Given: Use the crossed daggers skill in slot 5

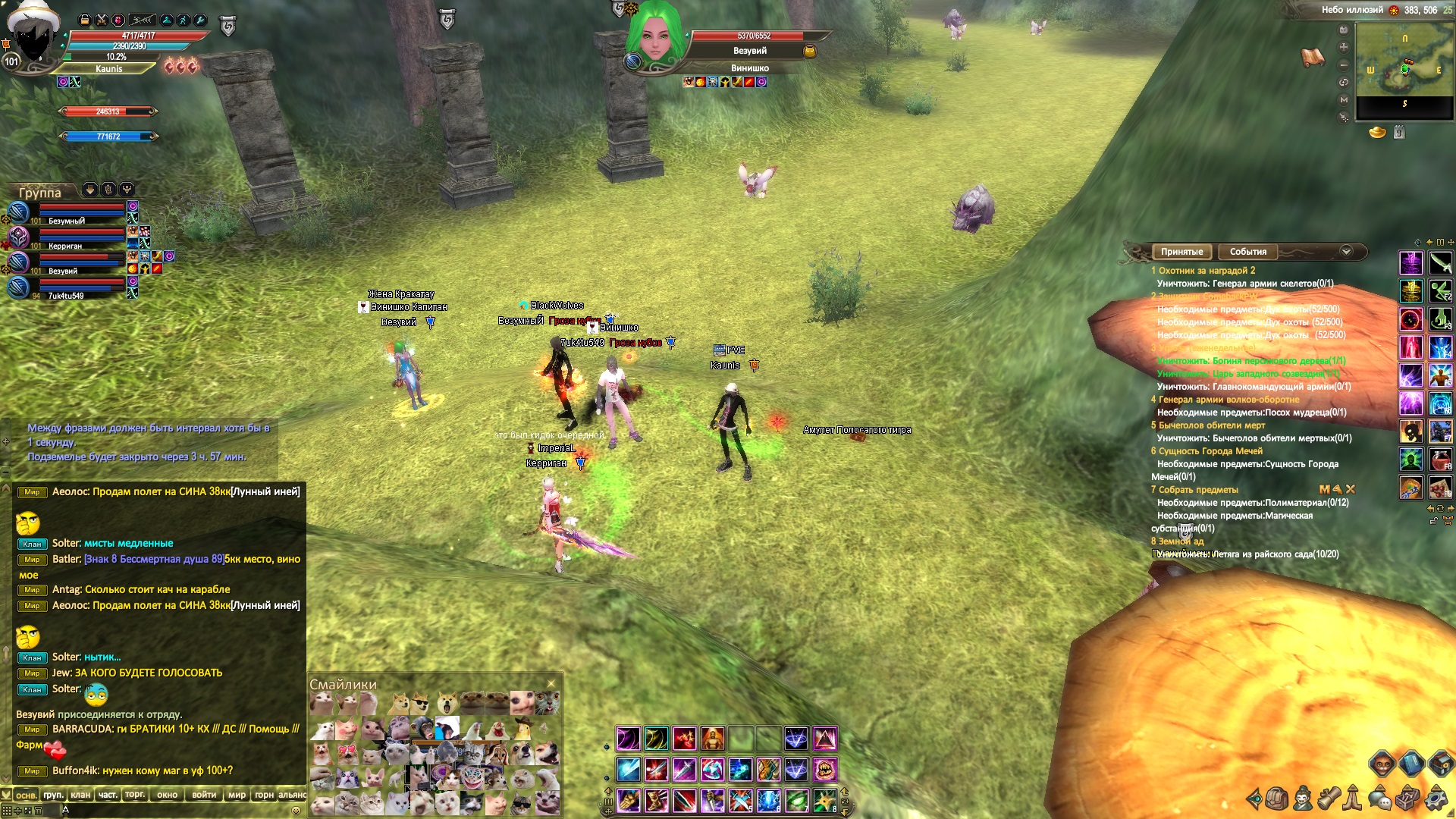Looking at the screenshot, I should click(x=741, y=800).
